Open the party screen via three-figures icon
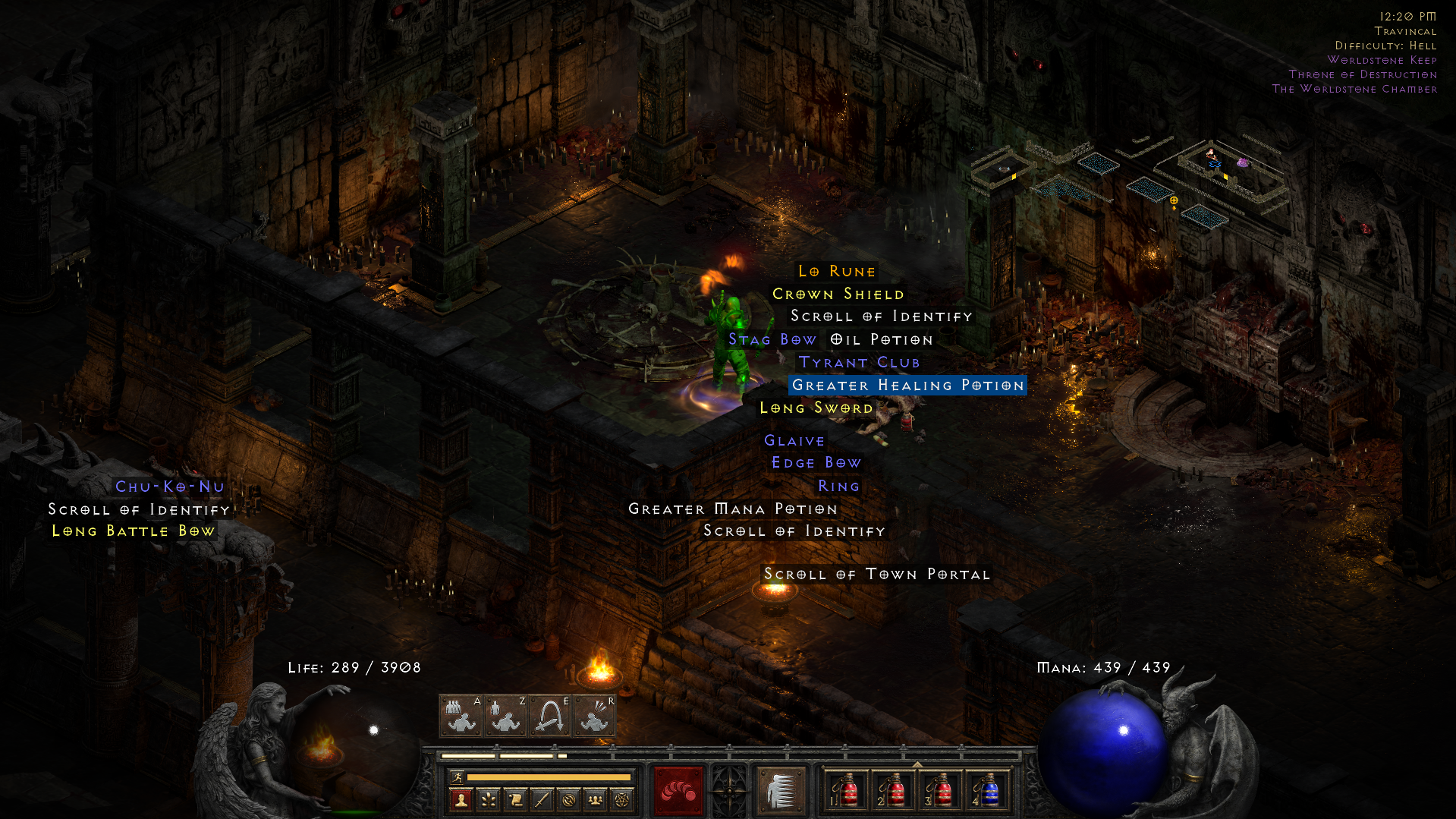Viewport: 1456px width, 819px height. pyautogui.click(x=596, y=800)
